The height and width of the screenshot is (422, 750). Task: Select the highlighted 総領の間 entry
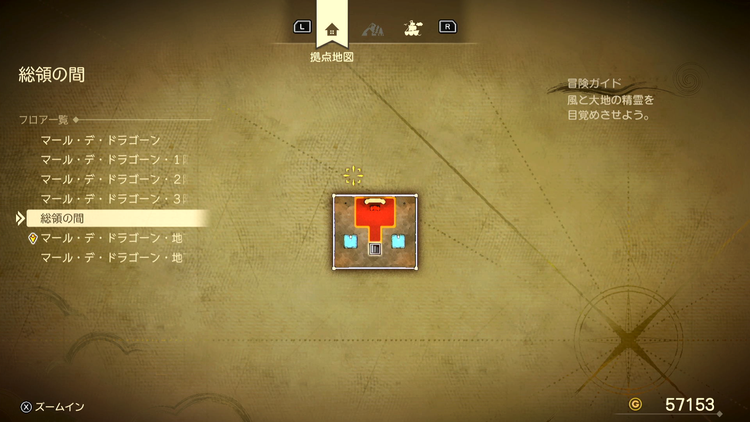[110, 218]
